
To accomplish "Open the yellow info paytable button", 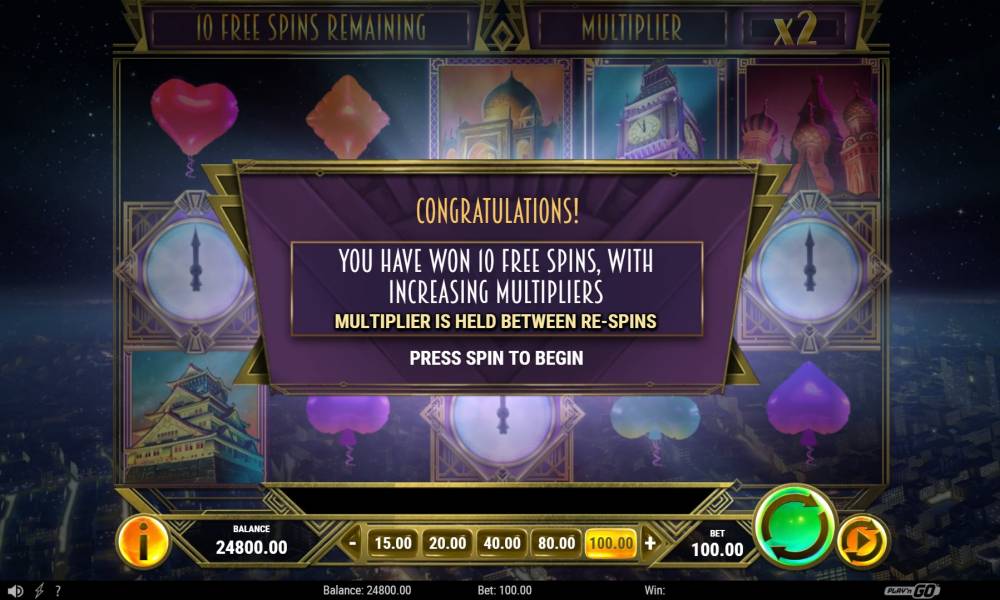I will pos(143,543).
